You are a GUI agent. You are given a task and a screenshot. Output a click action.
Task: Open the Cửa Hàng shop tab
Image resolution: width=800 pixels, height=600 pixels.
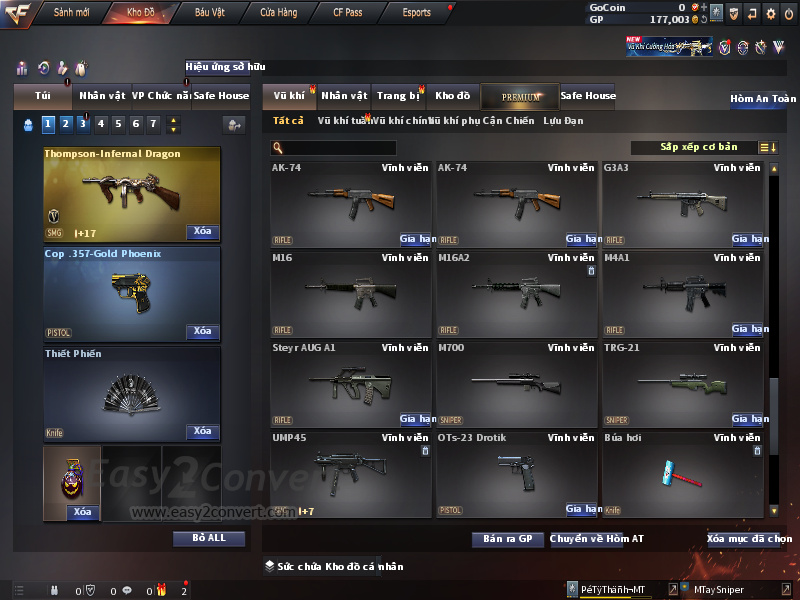click(x=278, y=12)
